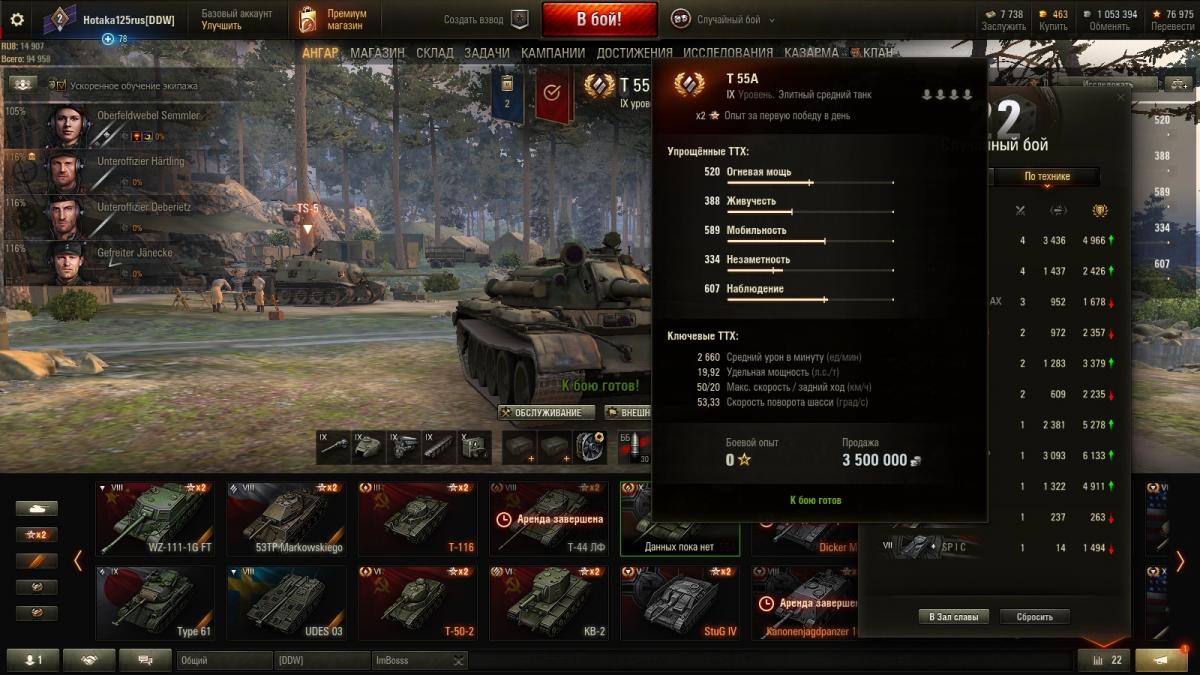Start battle with the В бой! button
Screen dimensions: 1200x675
599,19
